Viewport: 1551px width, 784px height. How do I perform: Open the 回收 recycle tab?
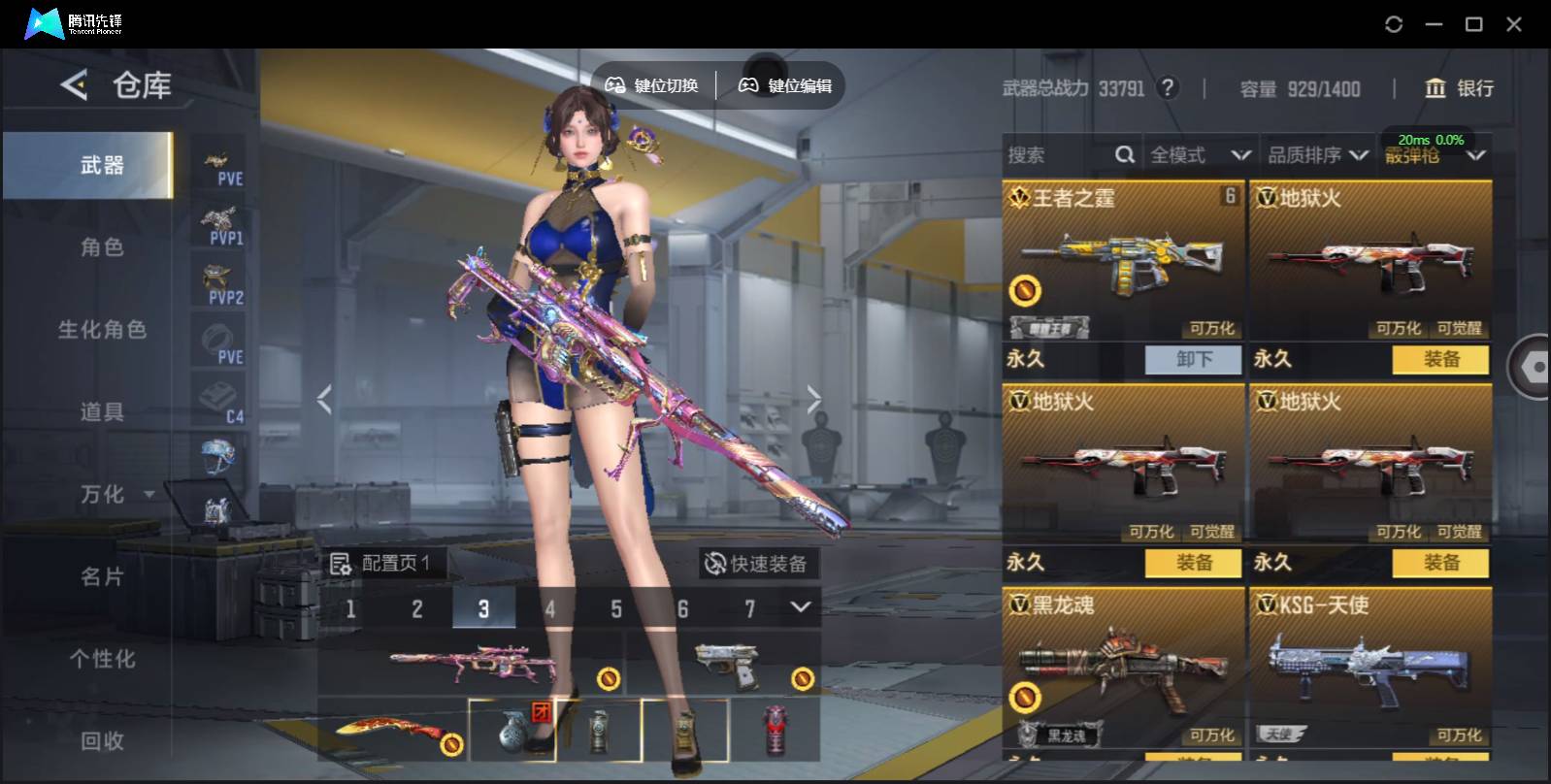click(102, 741)
